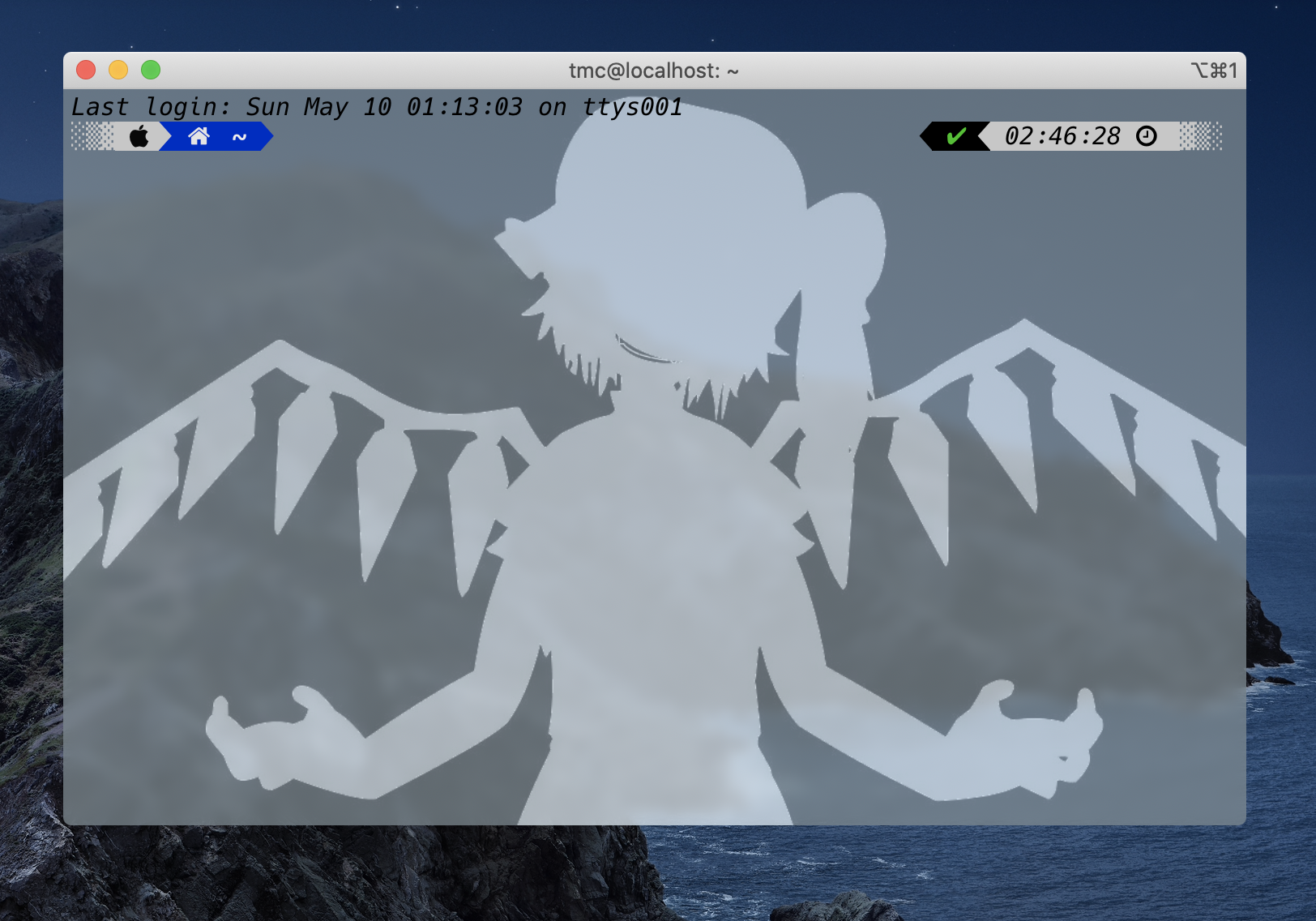Click the Apple logo in the prompt
1316x921 pixels.
coord(139,136)
